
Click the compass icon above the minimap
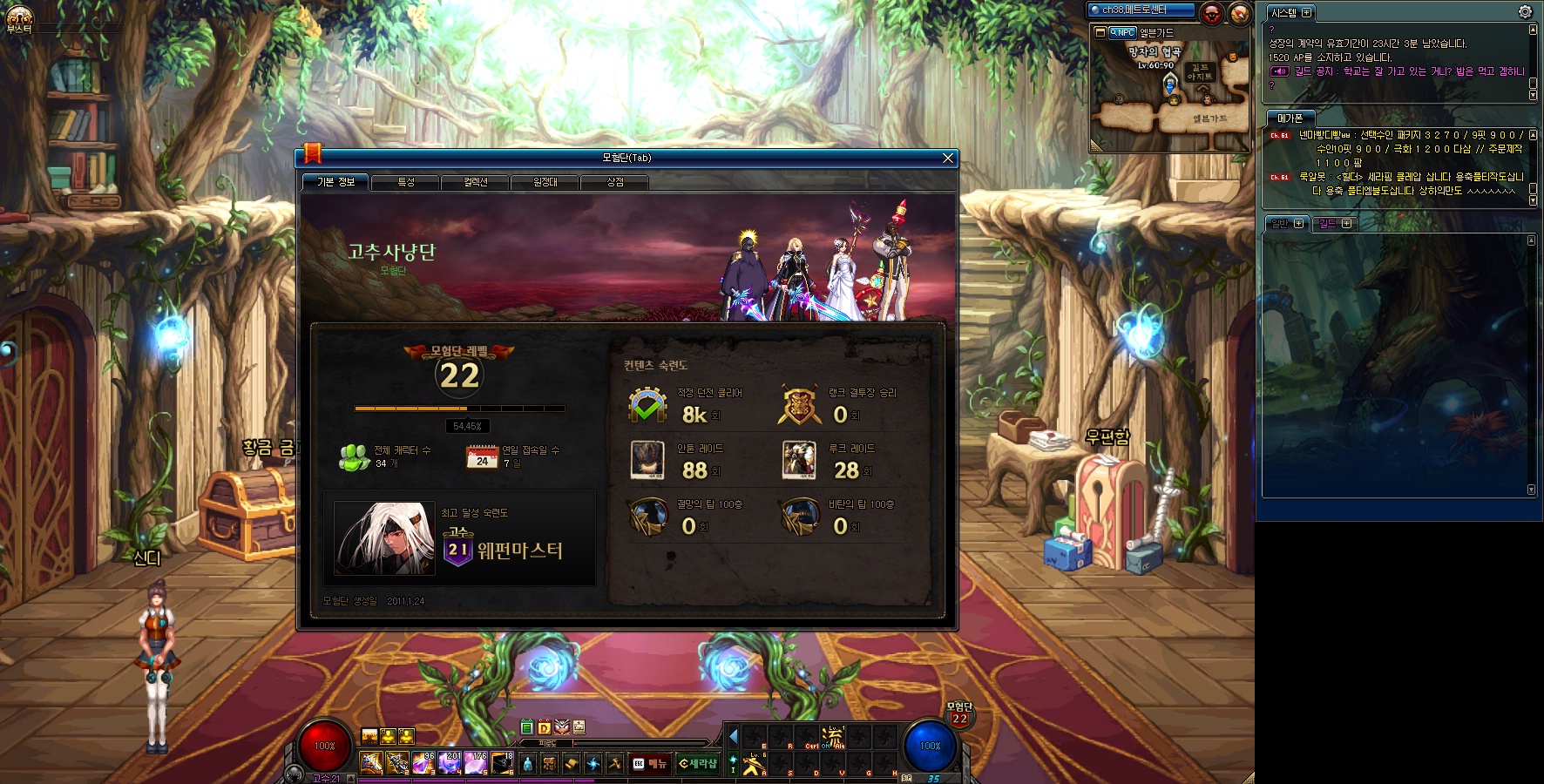click(1239, 13)
